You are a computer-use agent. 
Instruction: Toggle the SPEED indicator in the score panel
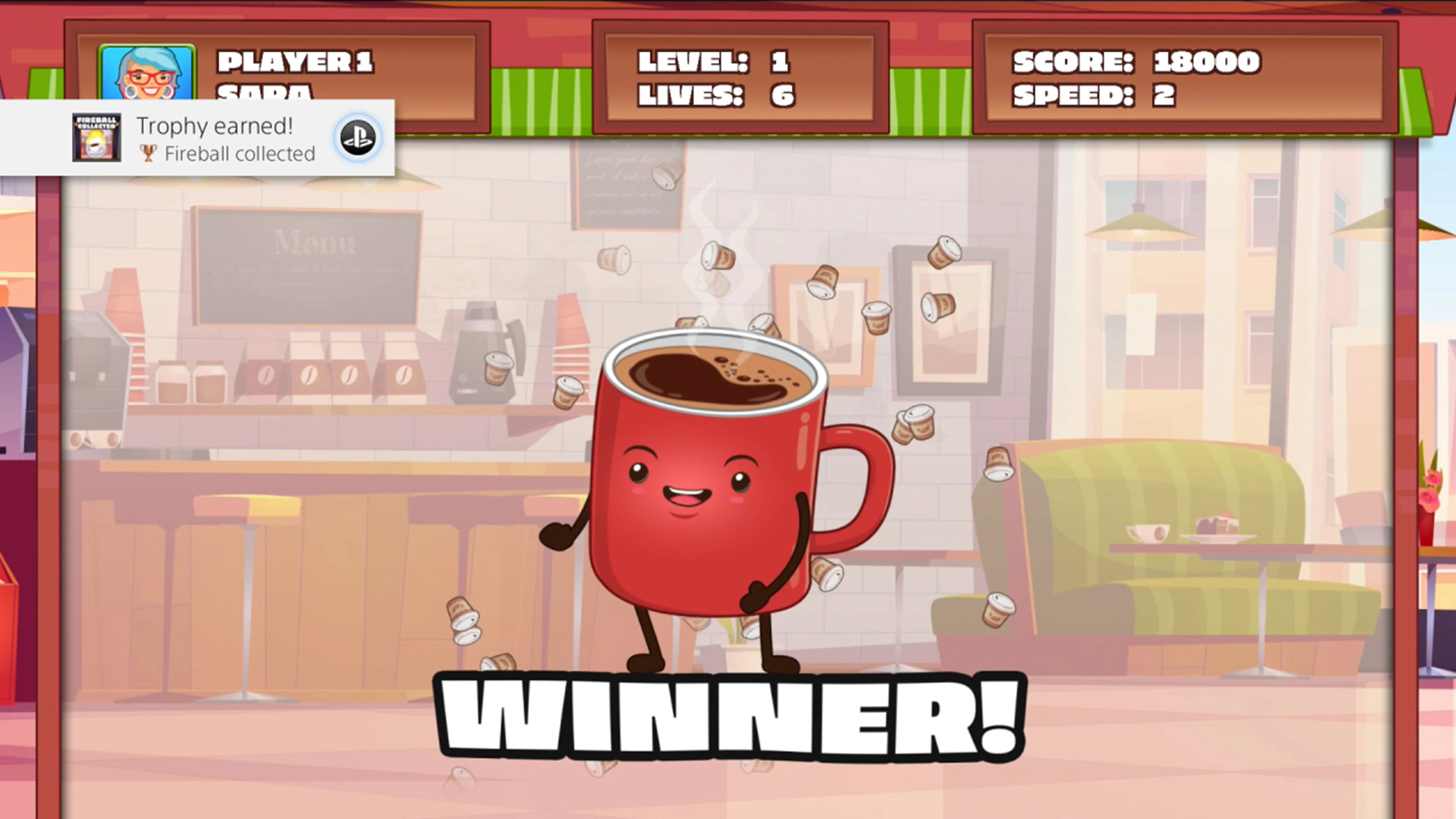[x=1097, y=96]
